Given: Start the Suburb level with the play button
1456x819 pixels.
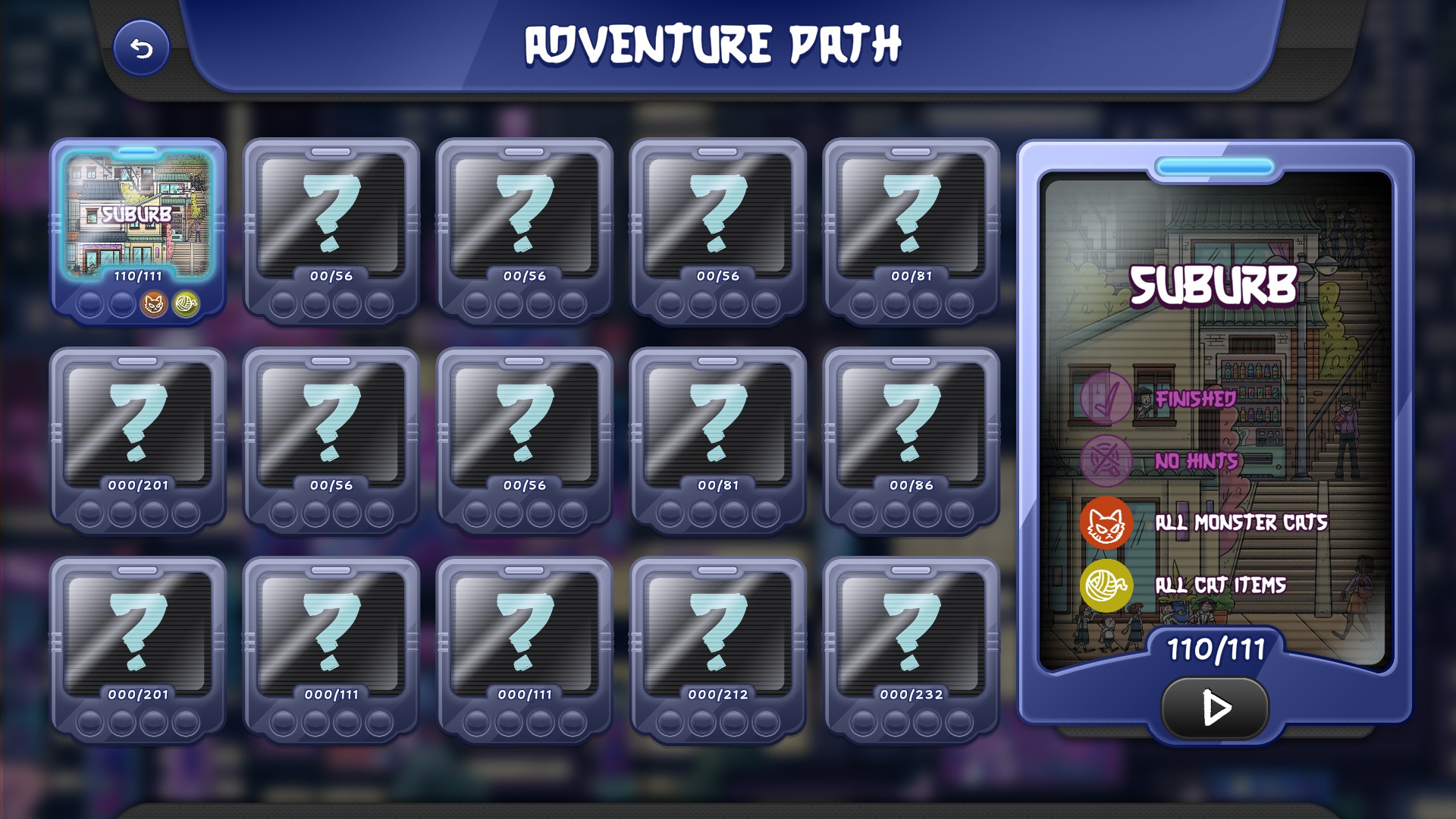Looking at the screenshot, I should [x=1215, y=708].
